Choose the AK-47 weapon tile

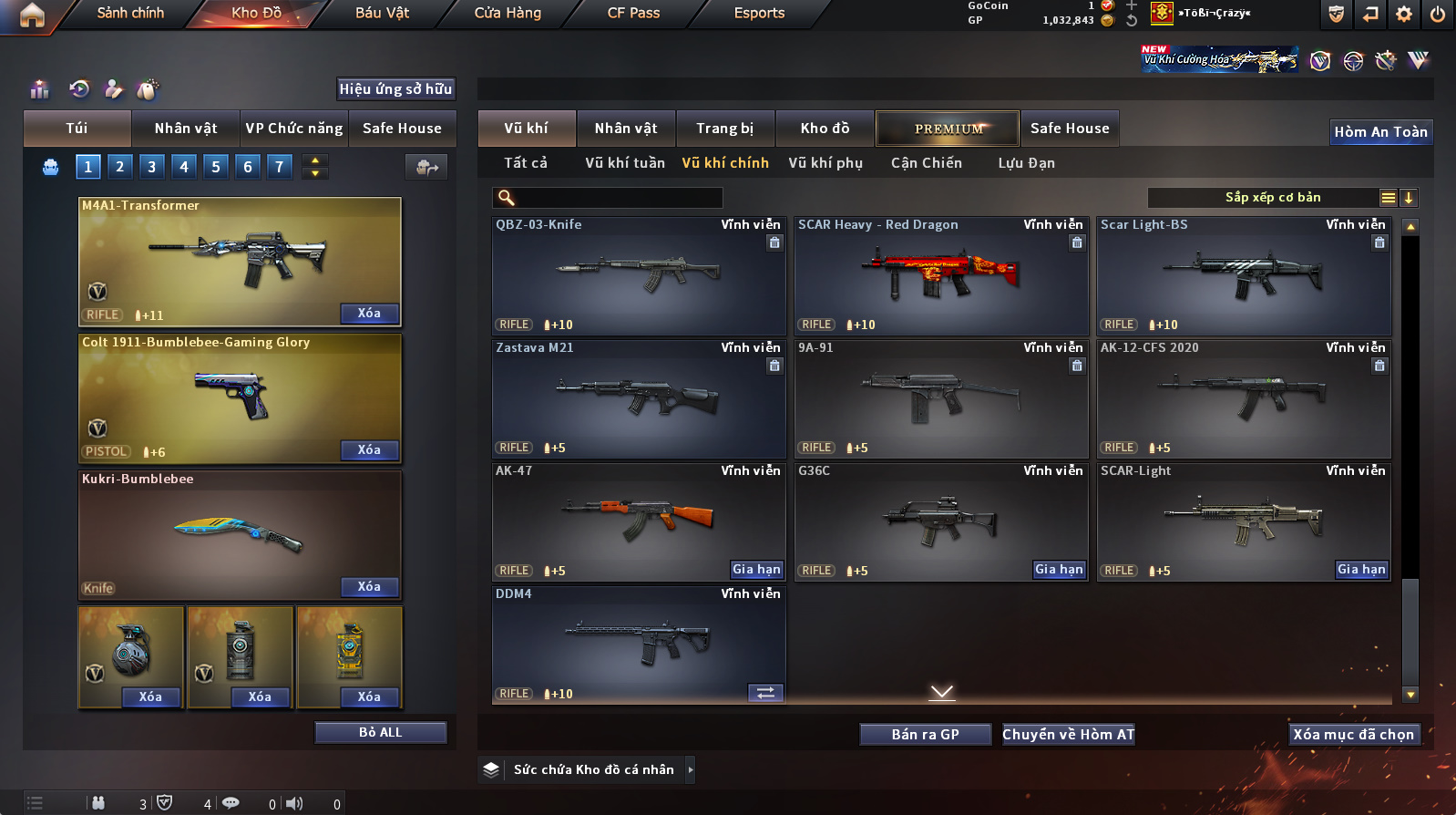638,521
